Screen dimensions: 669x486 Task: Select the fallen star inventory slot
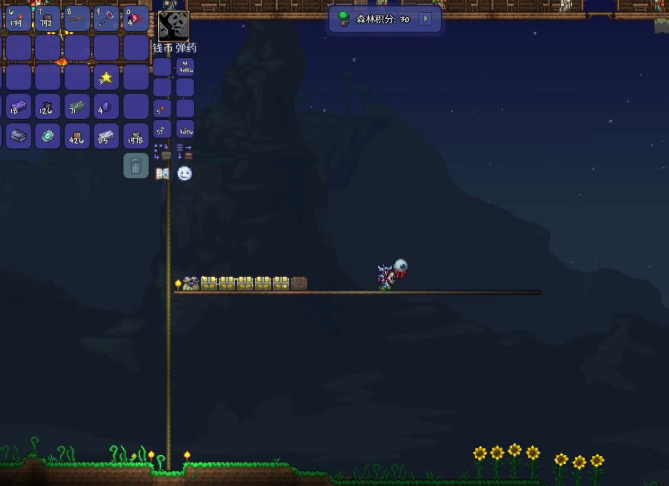[x=106, y=77]
